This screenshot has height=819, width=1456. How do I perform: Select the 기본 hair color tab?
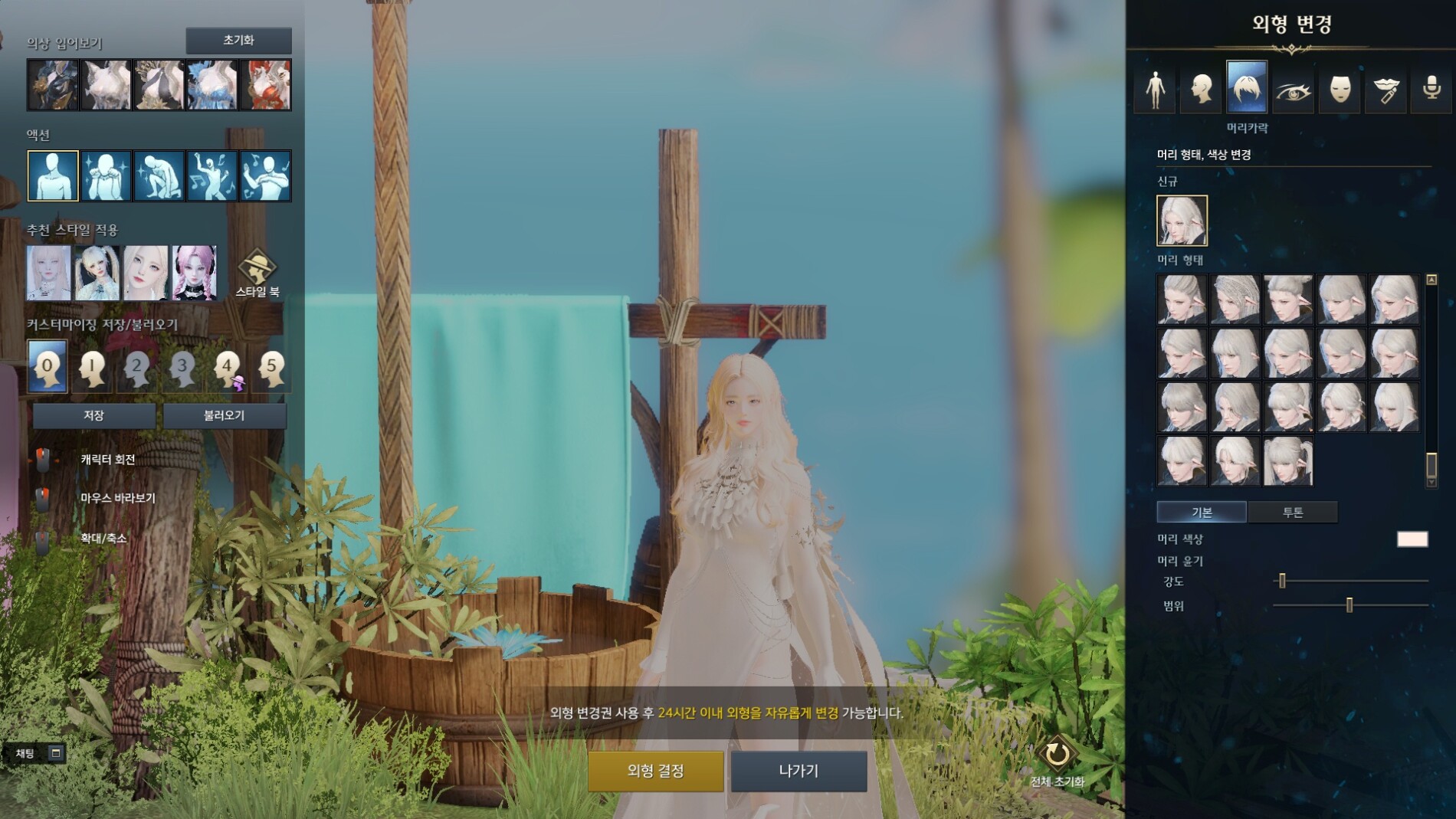click(x=1202, y=512)
